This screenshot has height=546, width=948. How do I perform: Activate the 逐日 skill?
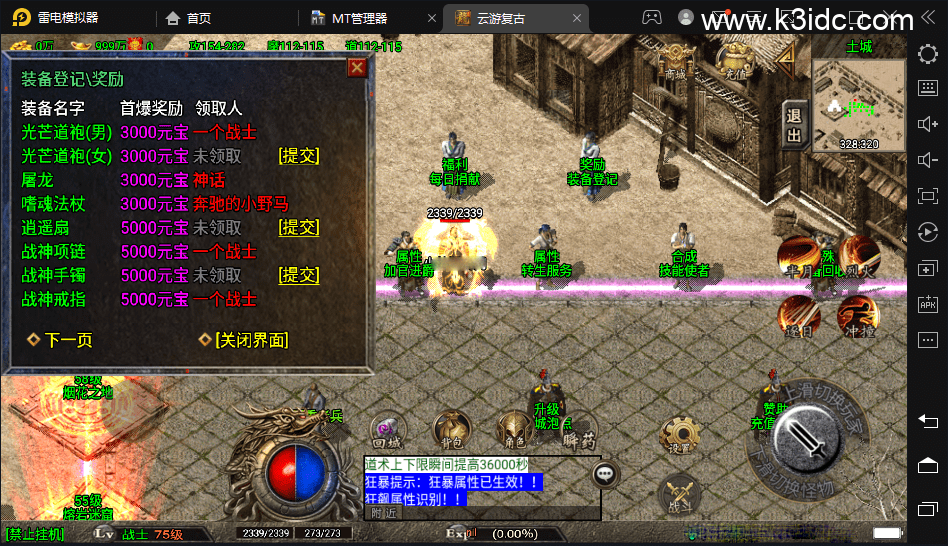798,316
